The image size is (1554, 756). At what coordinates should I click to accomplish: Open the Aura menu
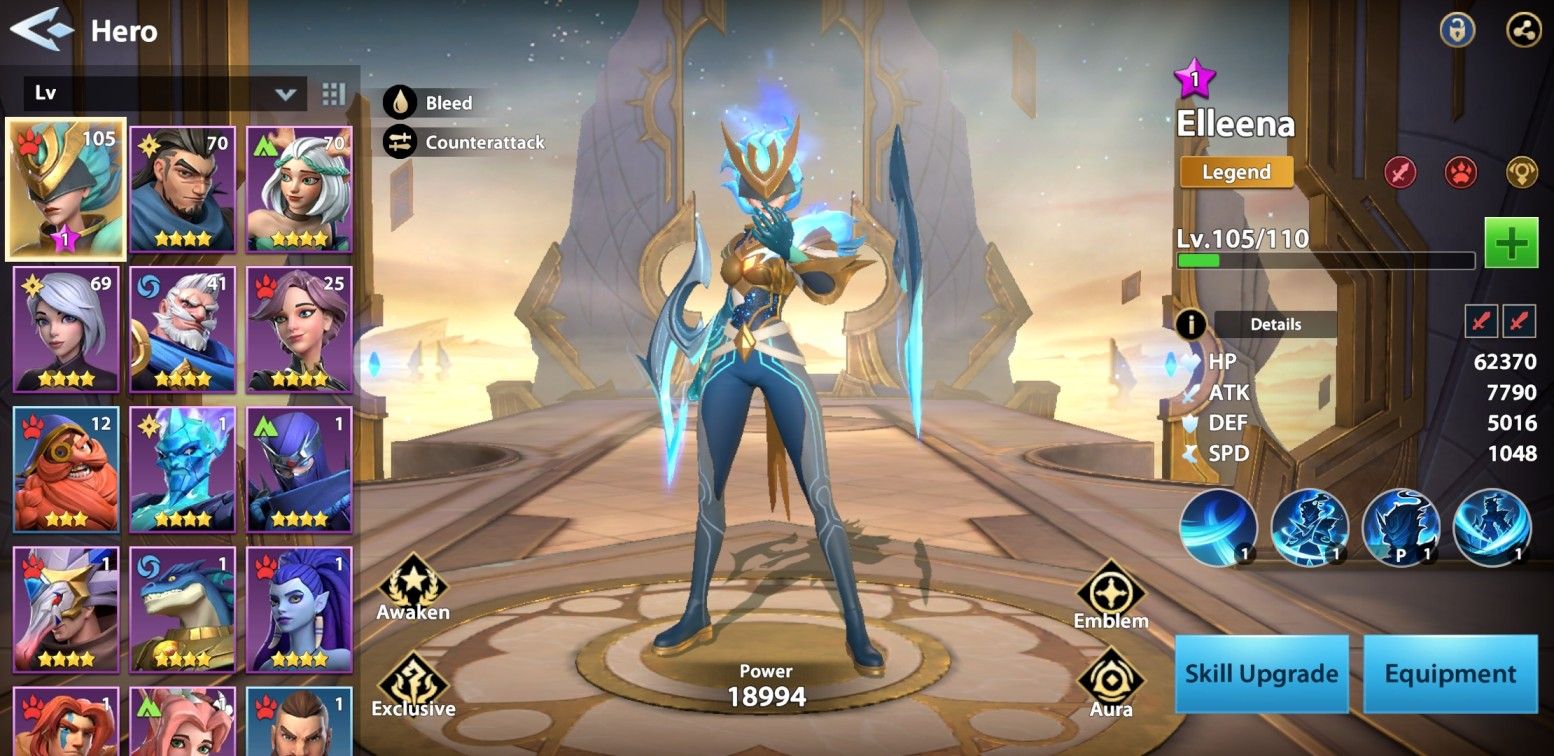(x=1110, y=683)
